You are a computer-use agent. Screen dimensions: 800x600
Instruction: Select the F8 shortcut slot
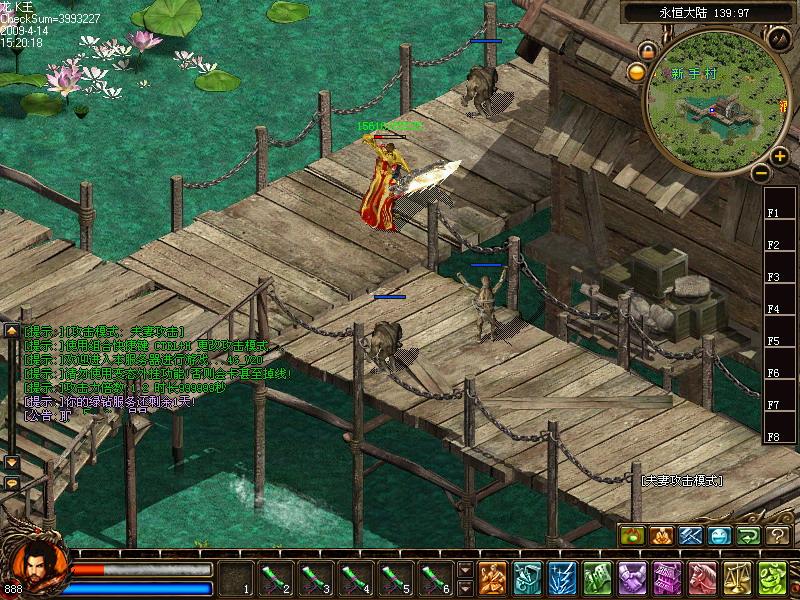[773, 437]
